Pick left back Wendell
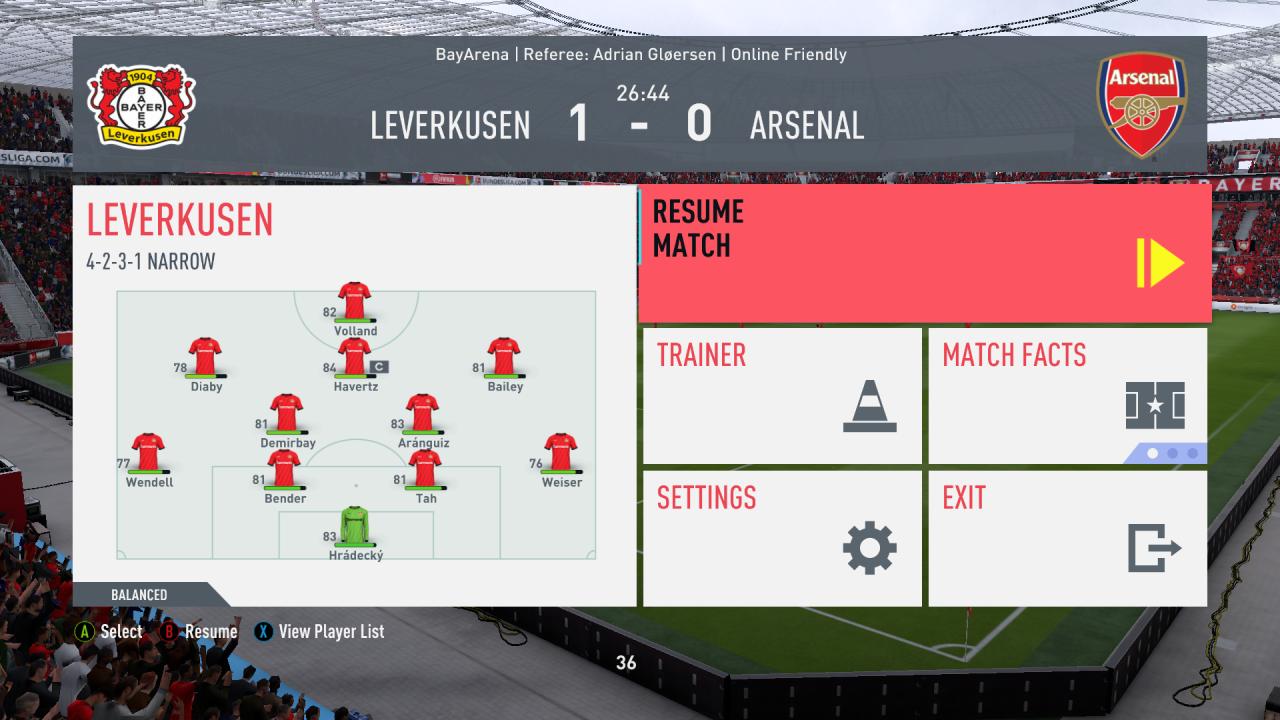The height and width of the screenshot is (720, 1280). click(x=148, y=452)
